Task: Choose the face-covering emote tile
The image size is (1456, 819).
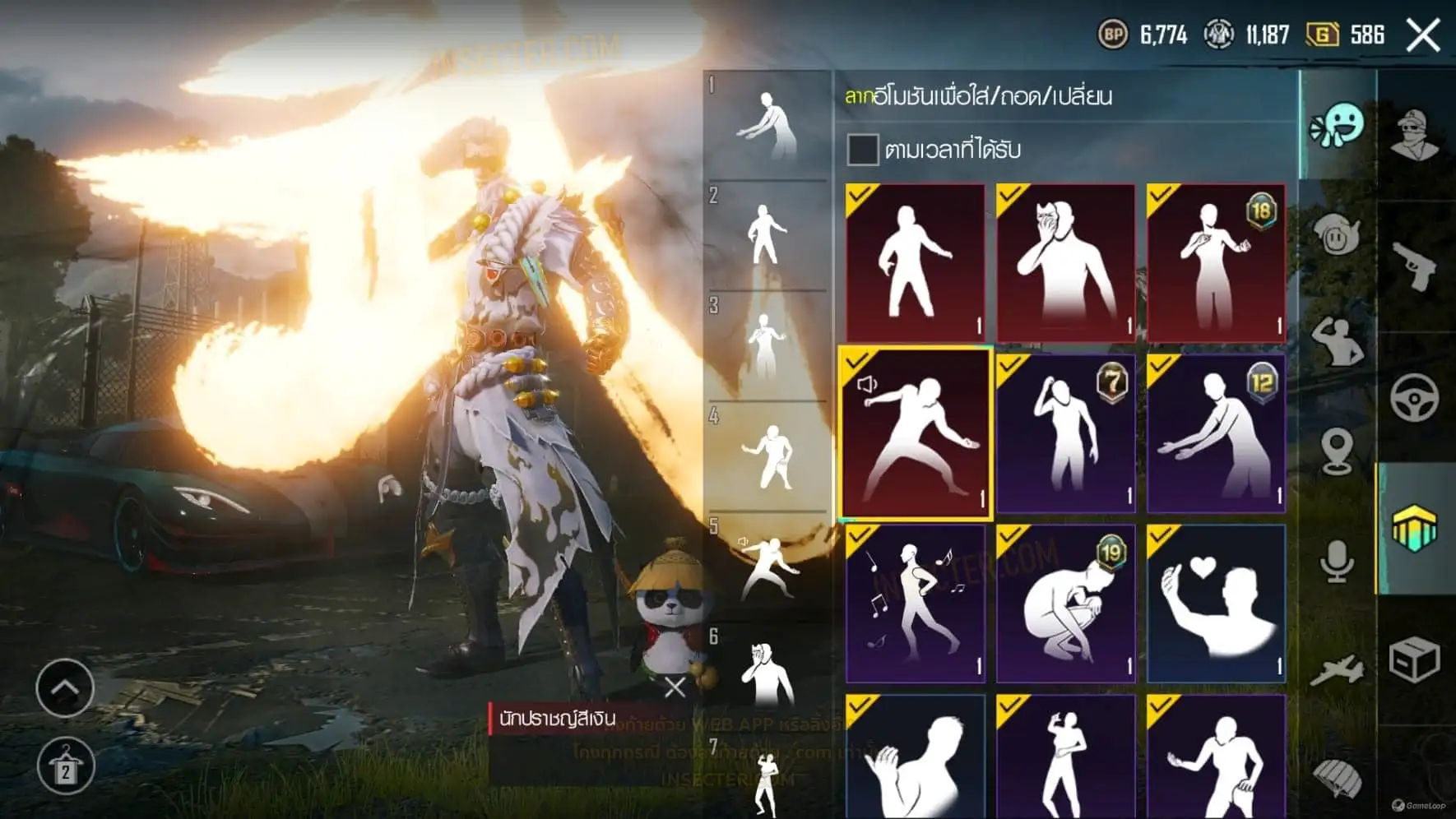Action: coord(1065,261)
